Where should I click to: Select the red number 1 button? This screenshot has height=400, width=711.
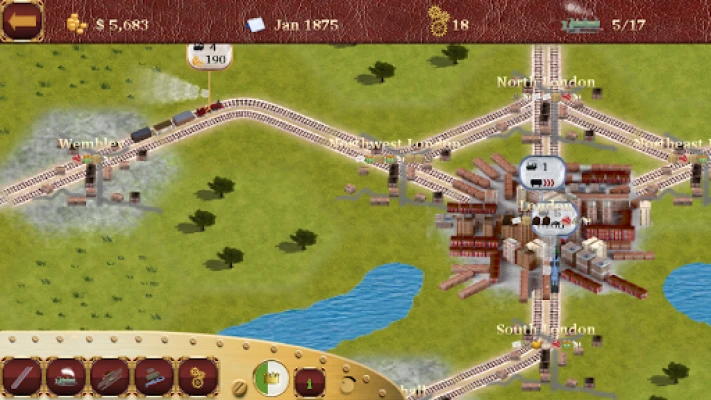point(310,380)
